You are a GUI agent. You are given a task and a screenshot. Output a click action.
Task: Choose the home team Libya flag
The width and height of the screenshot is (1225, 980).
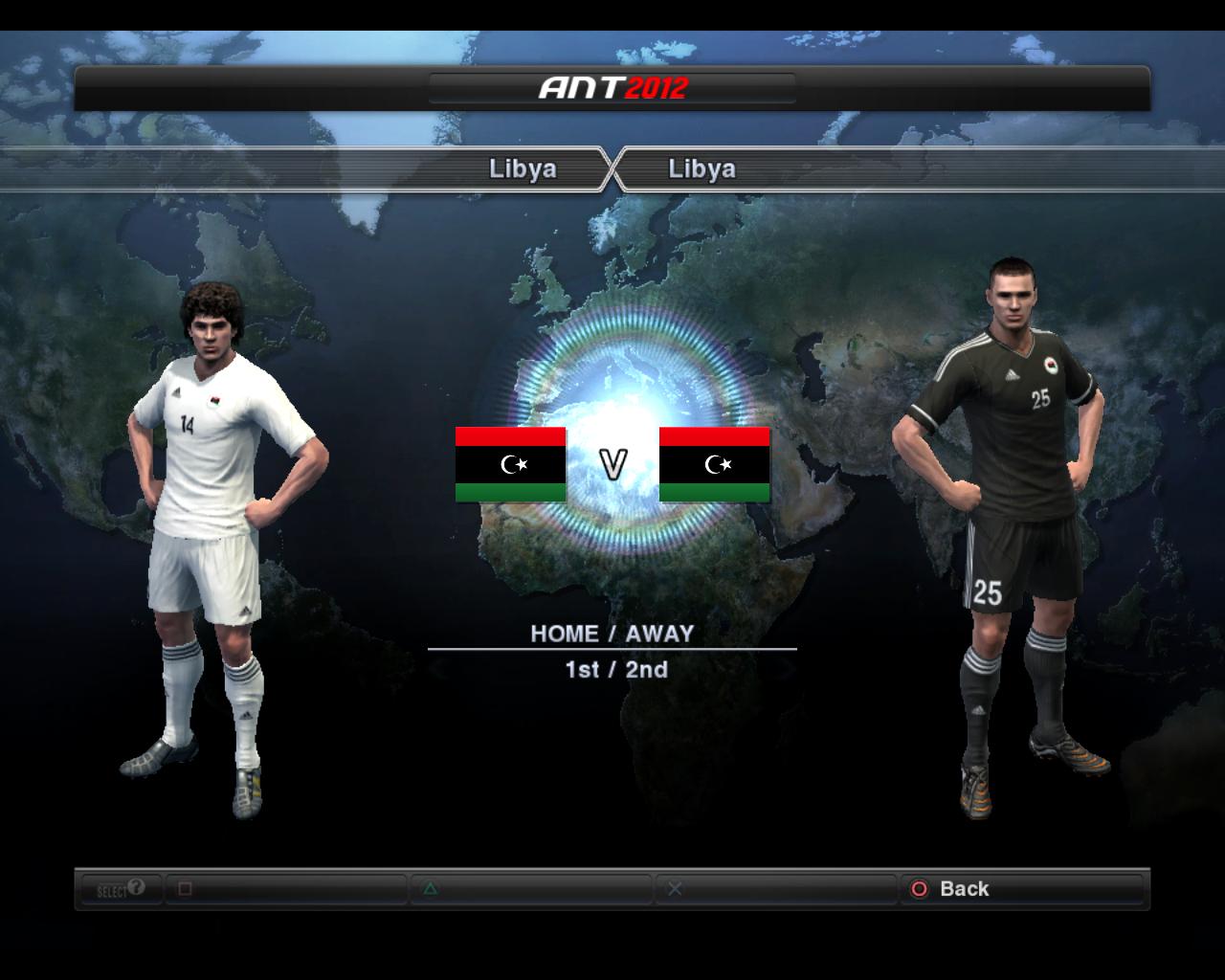tap(511, 465)
